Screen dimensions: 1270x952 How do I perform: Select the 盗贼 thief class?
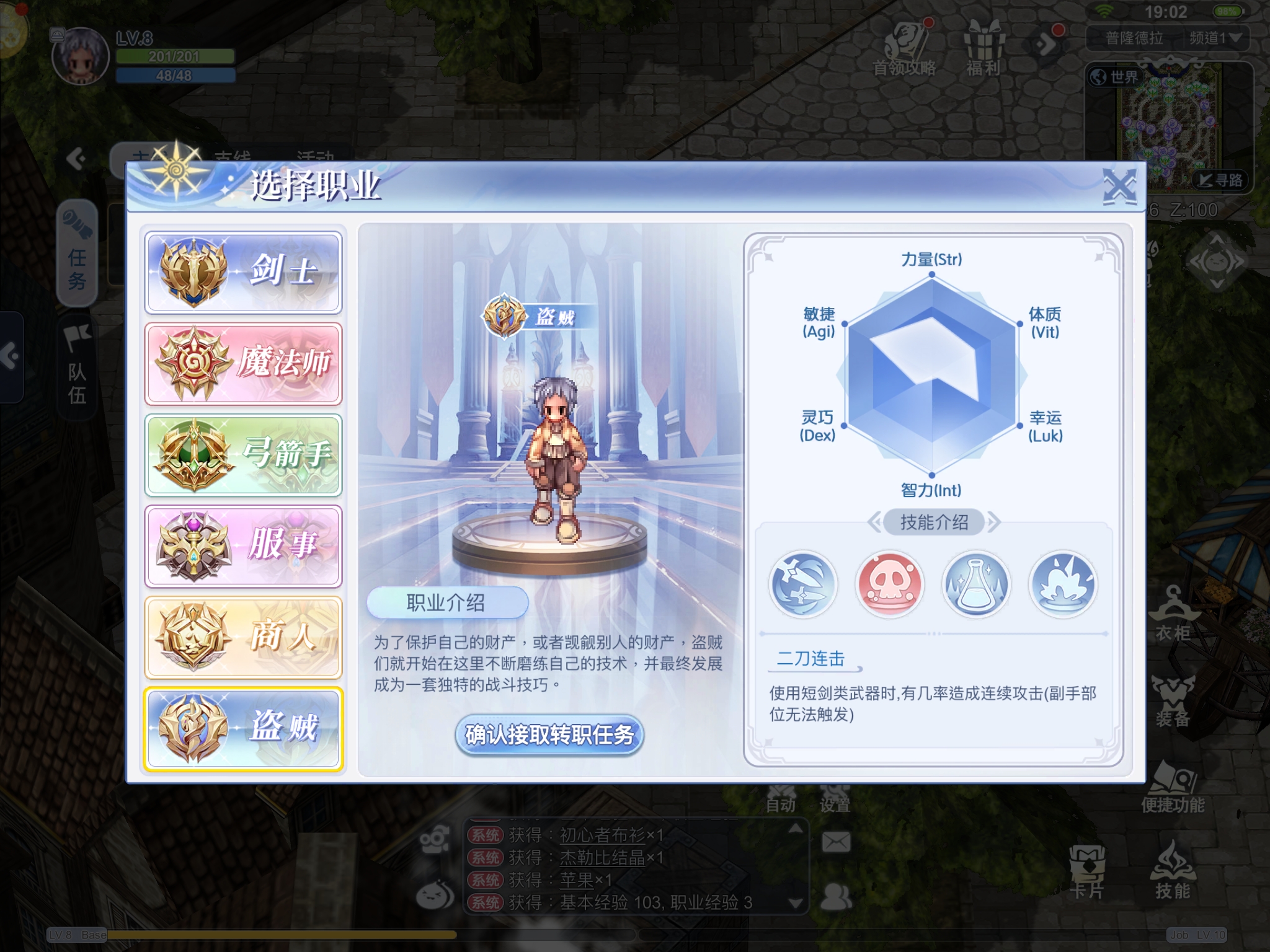pos(243,728)
